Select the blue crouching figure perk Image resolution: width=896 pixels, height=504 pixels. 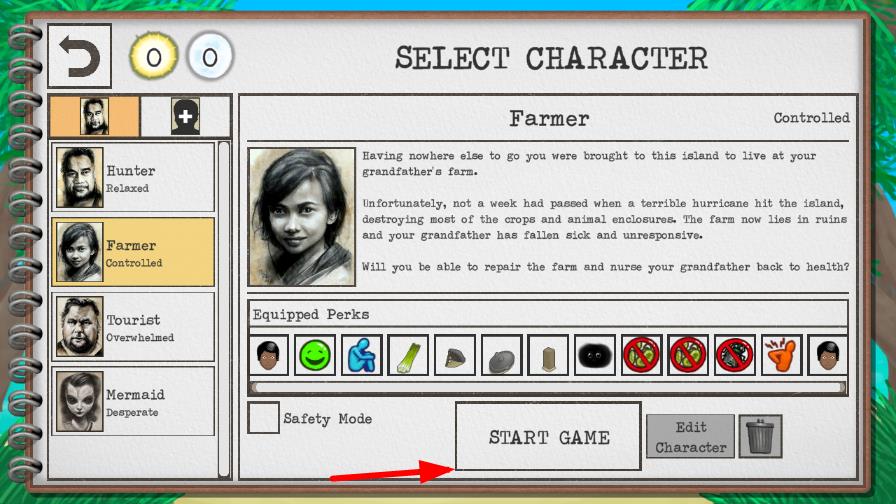[x=361, y=355]
